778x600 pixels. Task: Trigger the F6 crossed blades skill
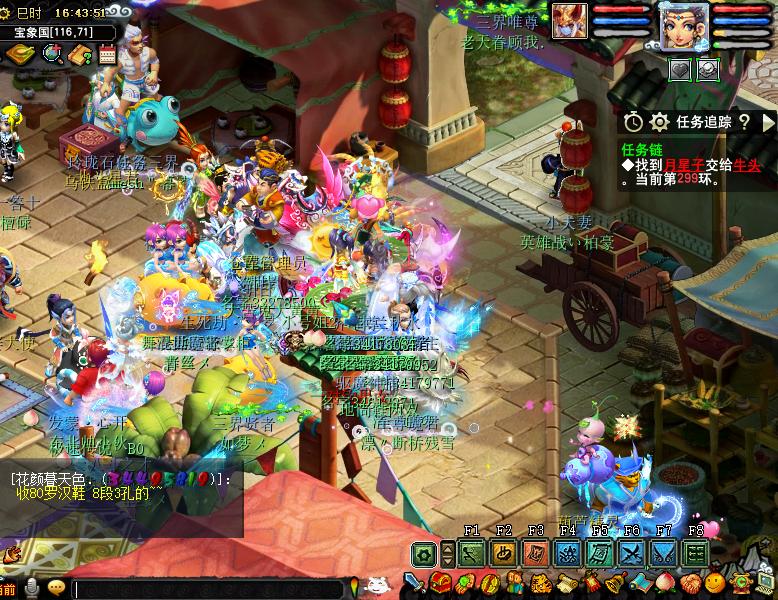pos(631,553)
